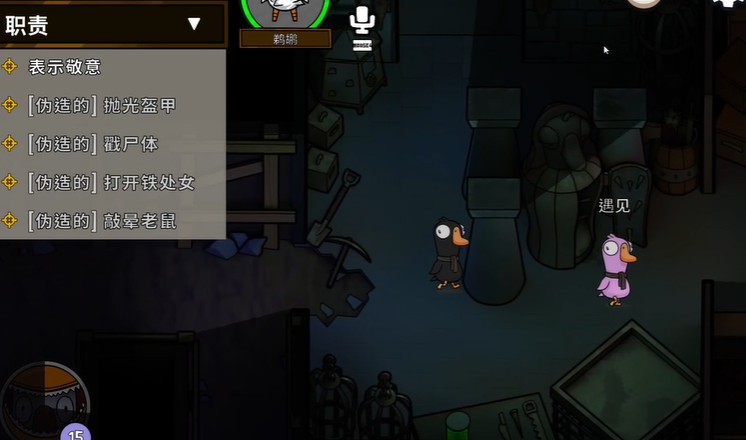Viewport: 746px width, 440px height.
Task: Open the fake task 打开铁处女
Action: (x=111, y=182)
